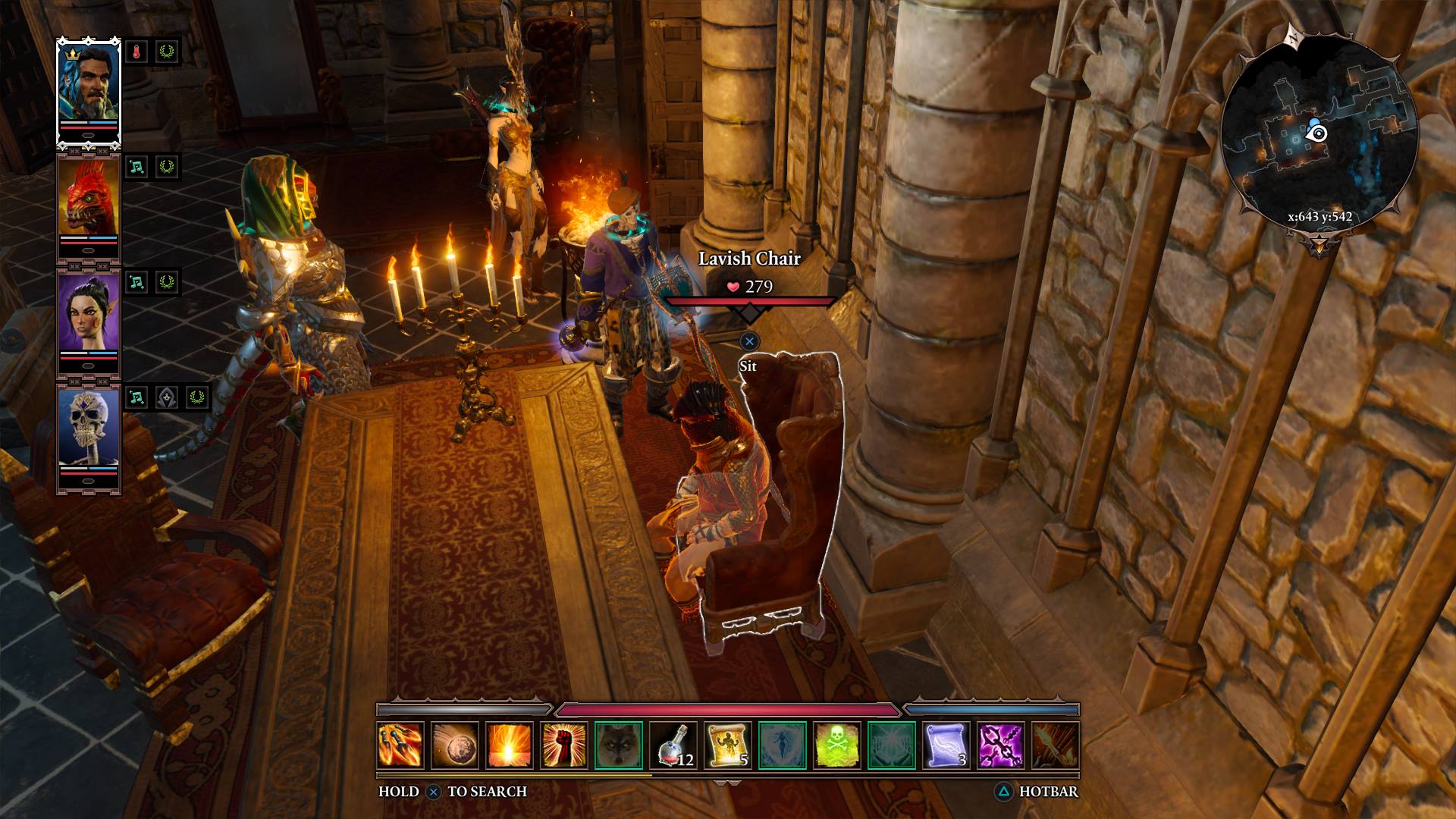
Task: Click the thermometer status icon beside dwarf
Action: [136, 52]
